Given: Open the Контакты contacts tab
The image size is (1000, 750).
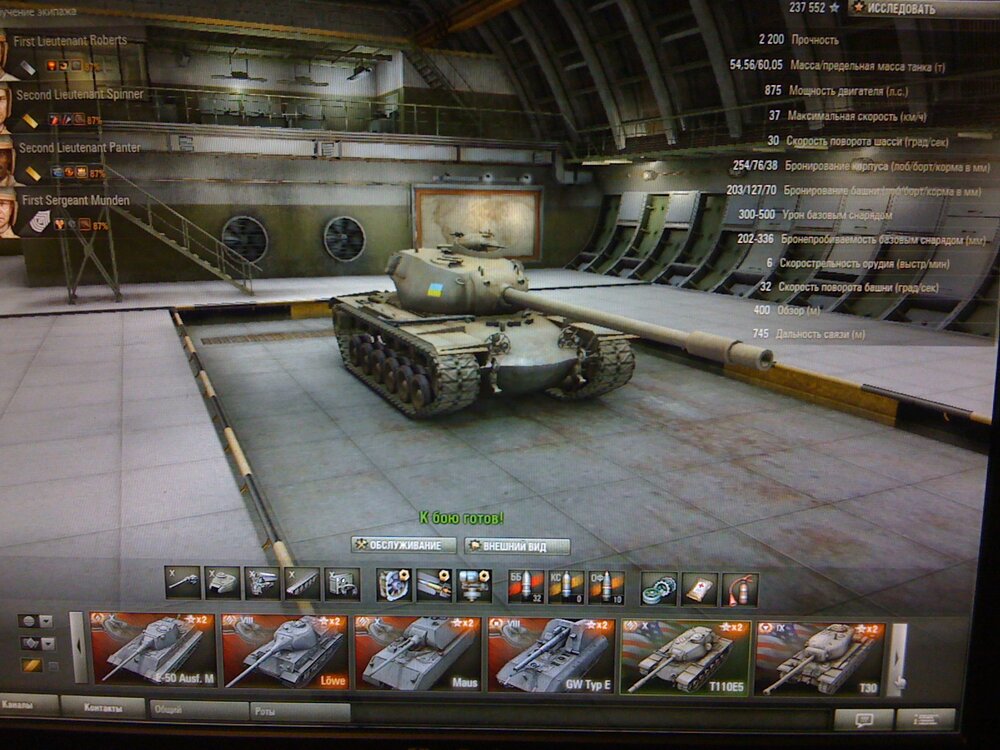Looking at the screenshot, I should click(x=102, y=707).
